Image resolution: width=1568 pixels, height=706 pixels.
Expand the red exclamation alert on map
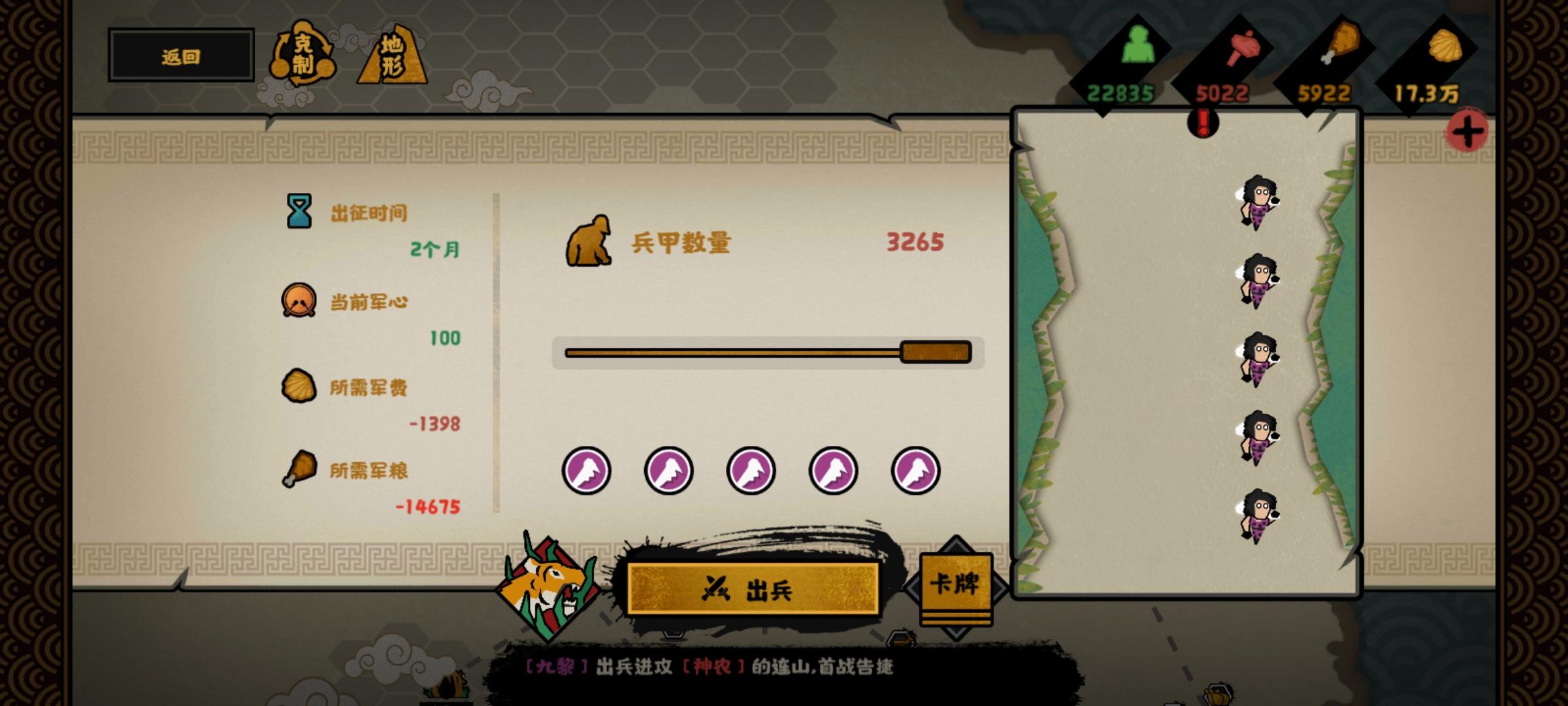click(x=1203, y=122)
